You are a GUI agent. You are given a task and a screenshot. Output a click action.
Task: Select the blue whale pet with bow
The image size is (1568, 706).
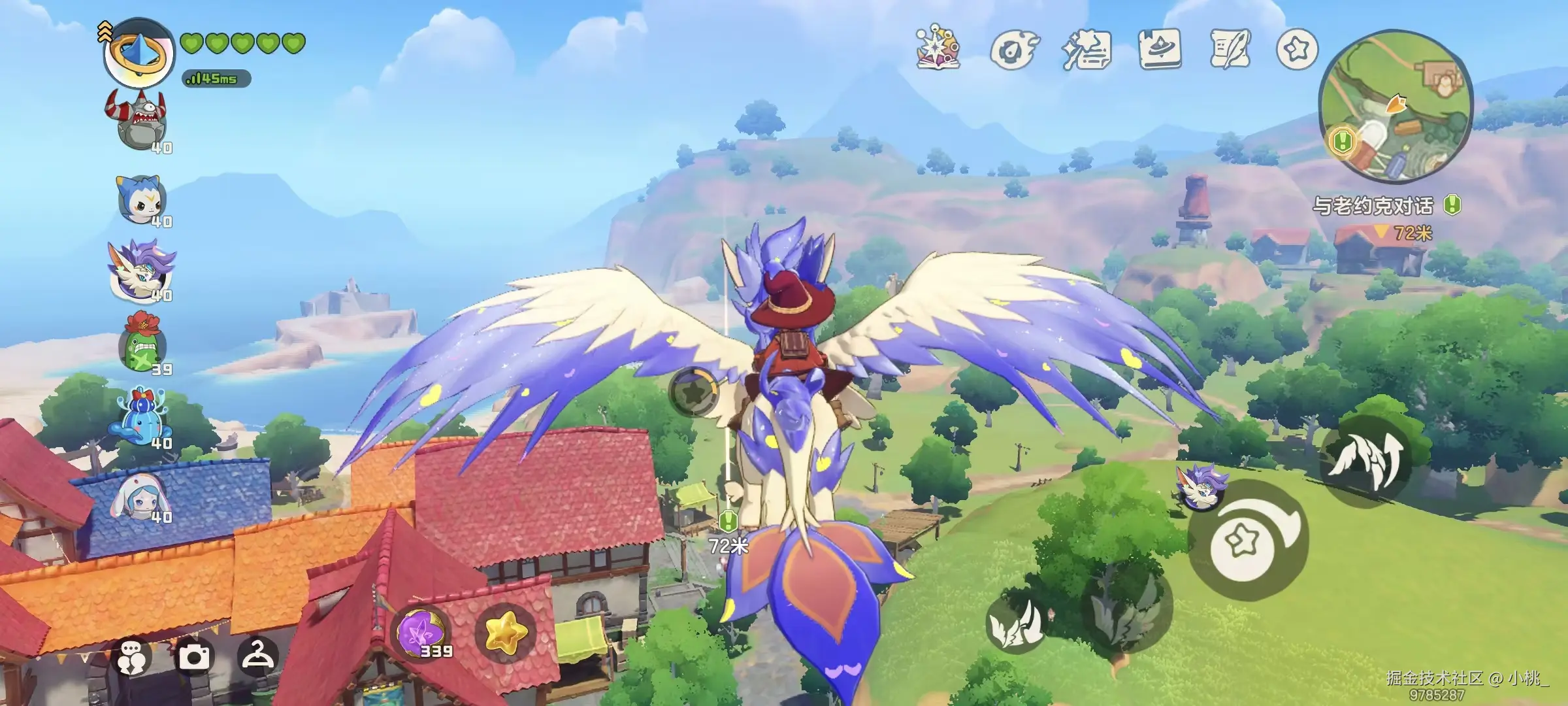pos(141,418)
